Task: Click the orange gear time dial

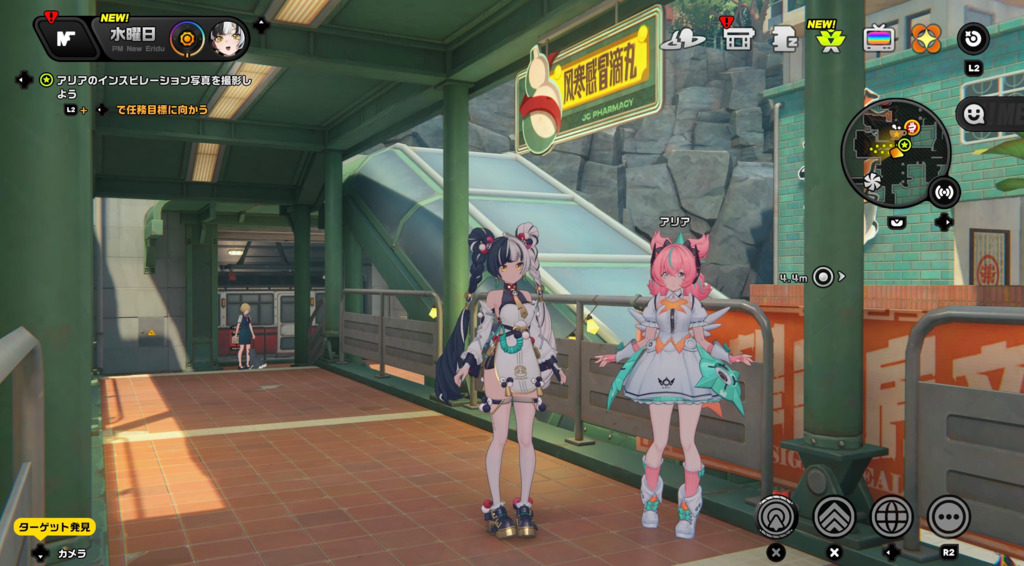Action: coord(186,39)
